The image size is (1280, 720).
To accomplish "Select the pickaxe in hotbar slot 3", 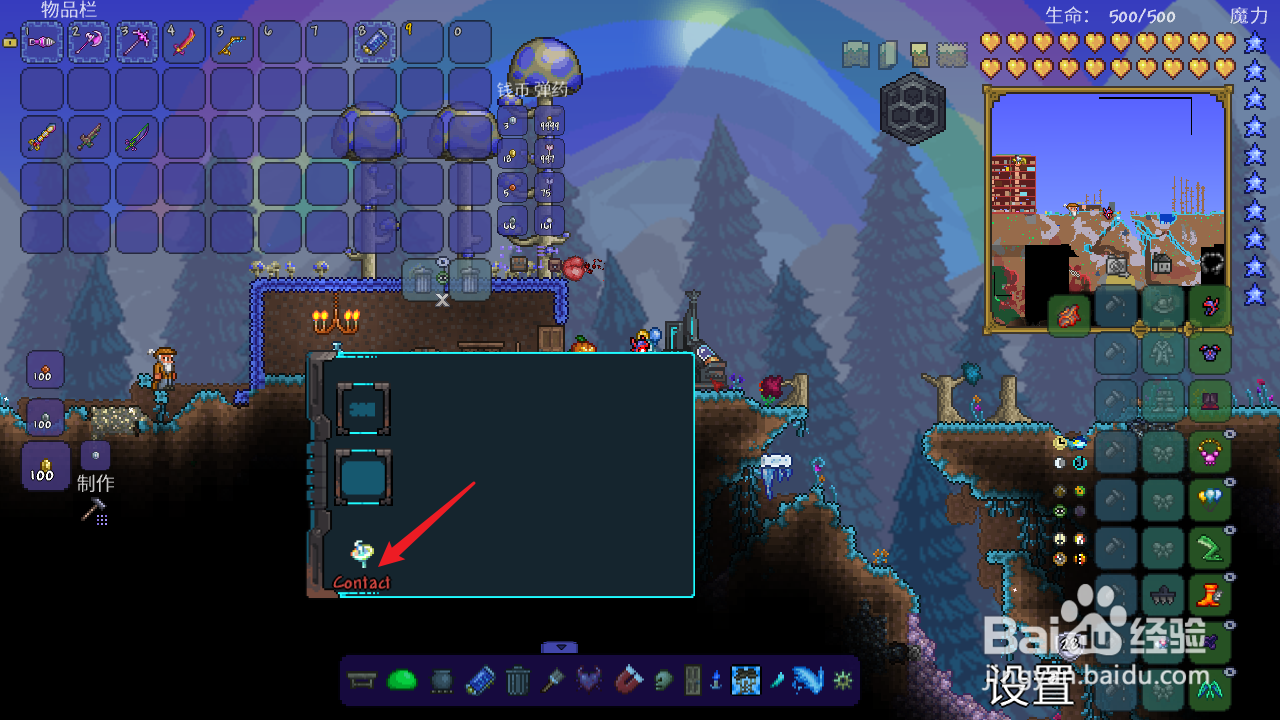I will pos(137,42).
